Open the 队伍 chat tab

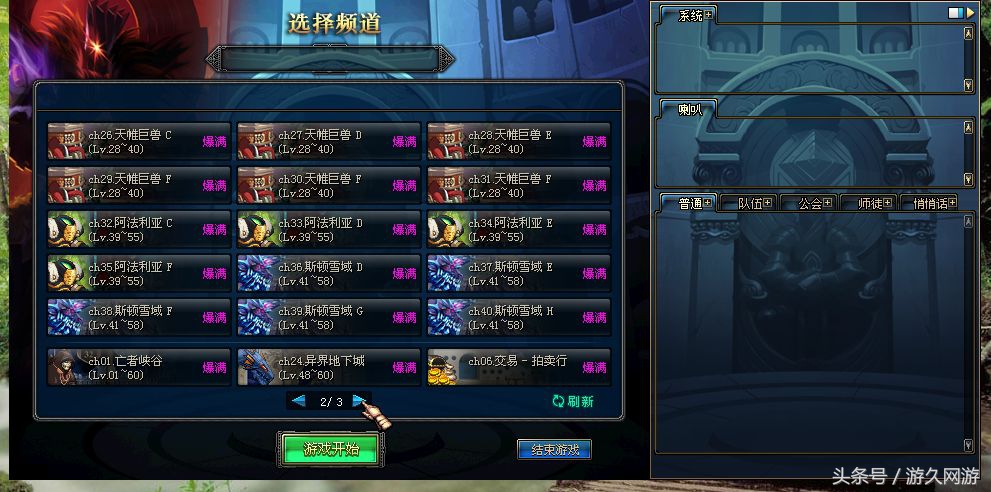point(750,203)
